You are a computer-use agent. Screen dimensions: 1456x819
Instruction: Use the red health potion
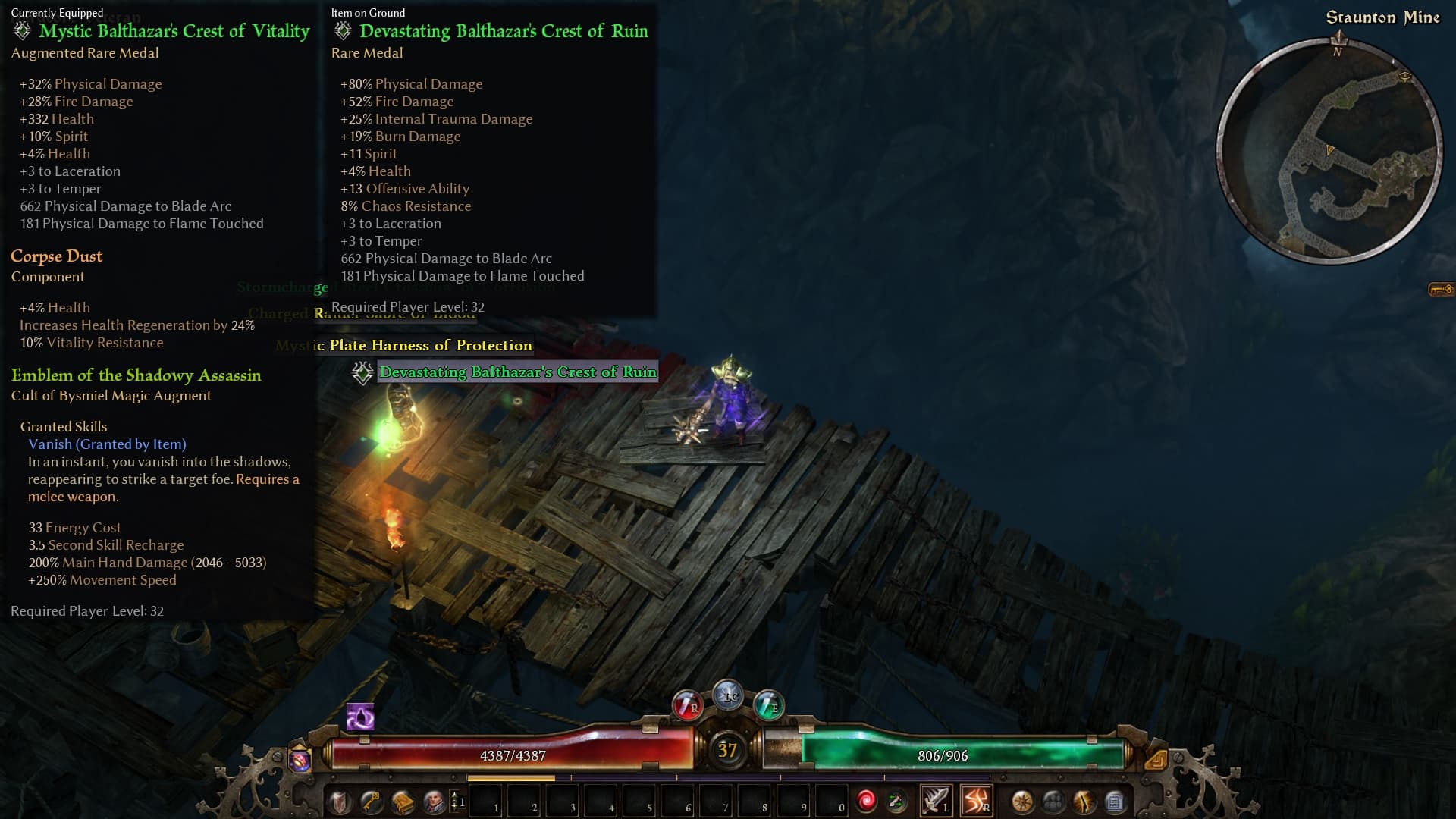pyautogui.click(x=687, y=705)
